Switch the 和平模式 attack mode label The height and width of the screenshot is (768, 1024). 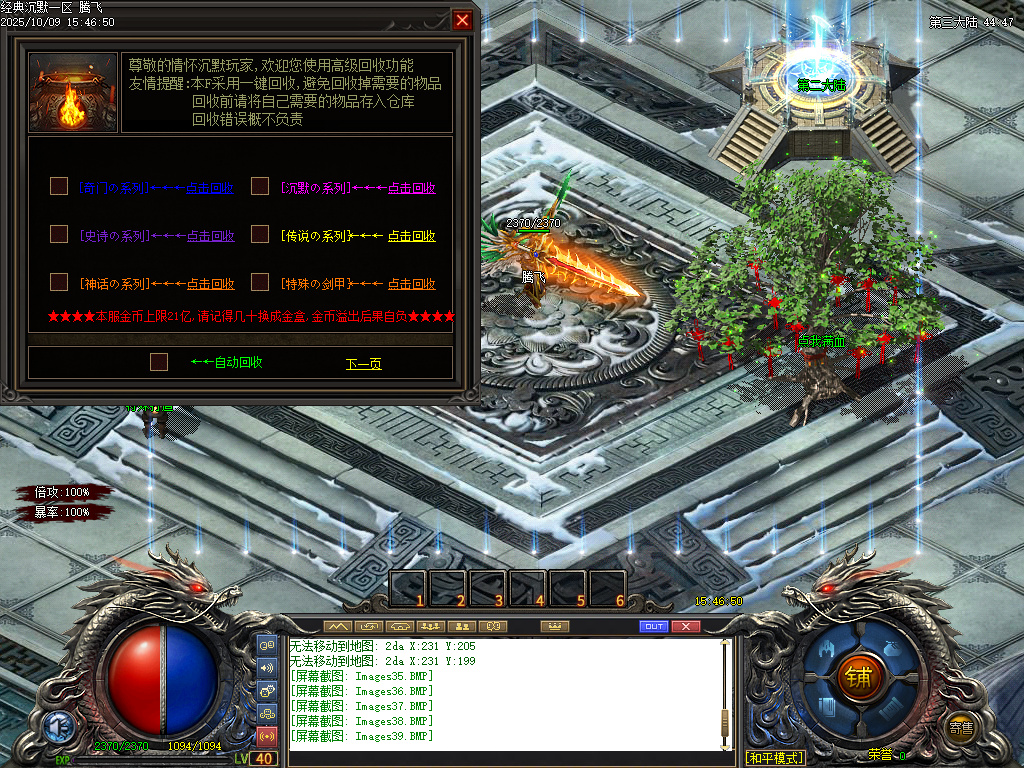point(775,758)
